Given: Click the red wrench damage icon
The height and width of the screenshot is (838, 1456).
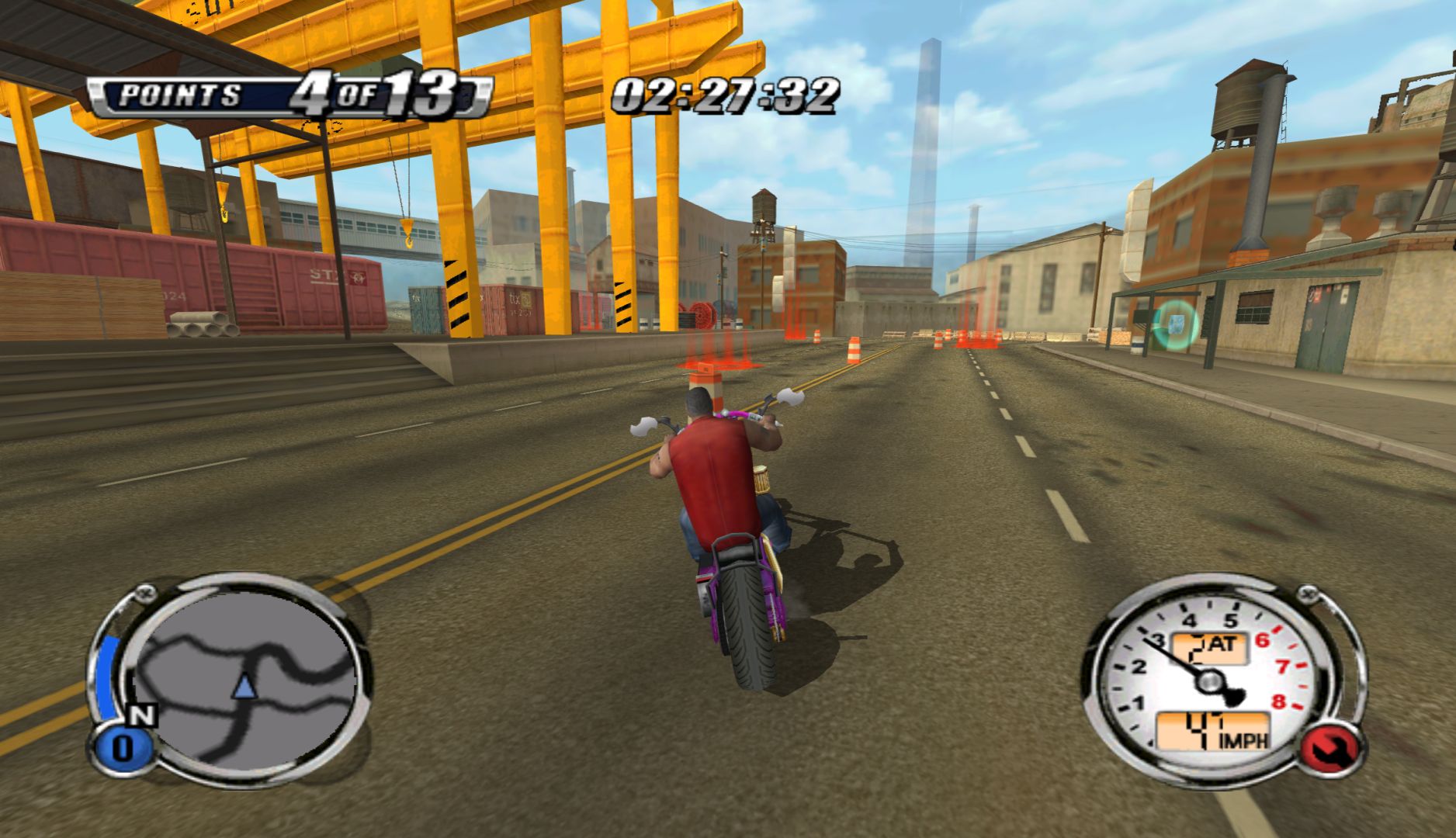Looking at the screenshot, I should click(1329, 750).
